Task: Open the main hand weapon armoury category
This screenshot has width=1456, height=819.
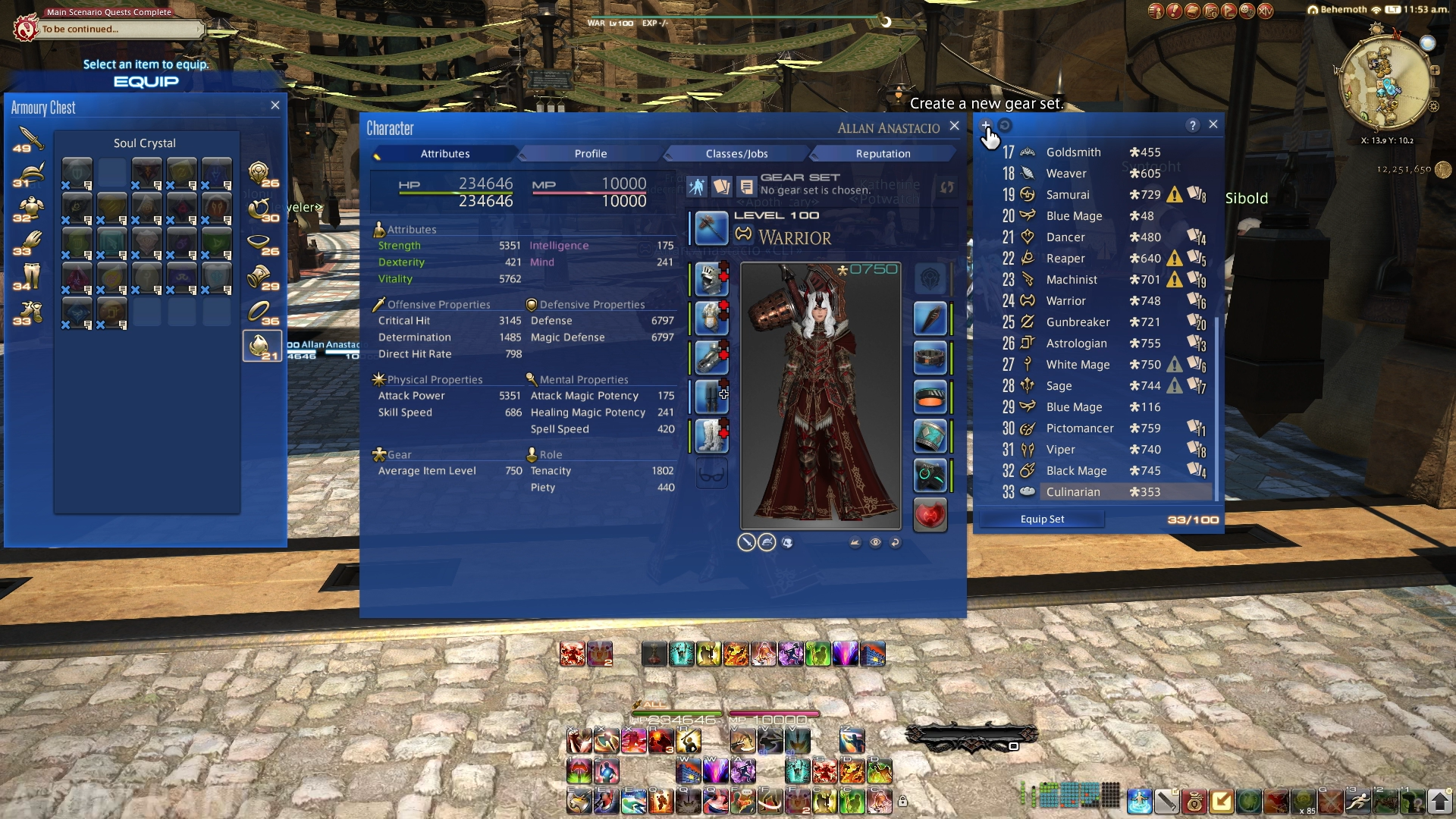Action: point(28,139)
